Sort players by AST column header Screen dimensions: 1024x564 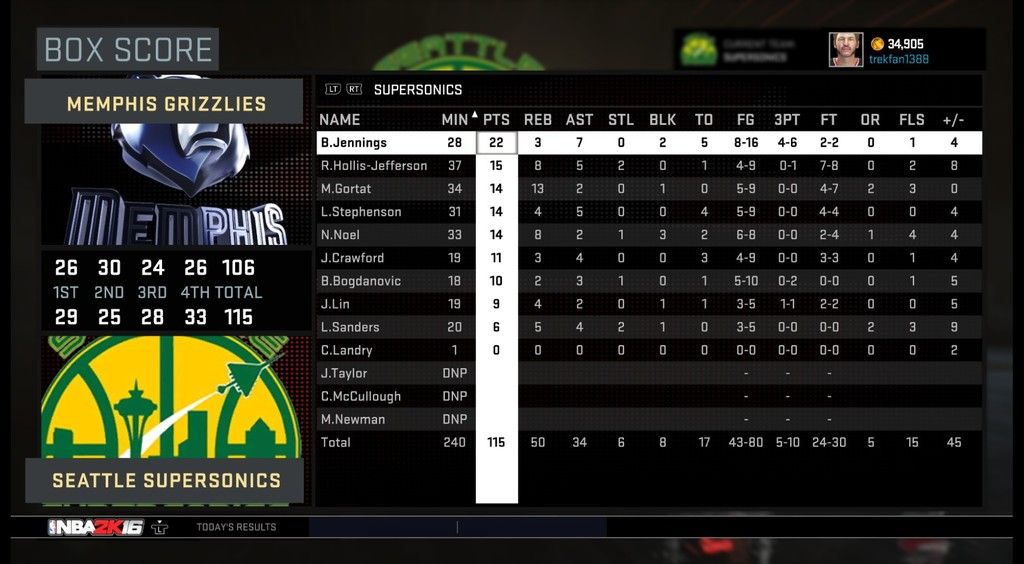(579, 120)
